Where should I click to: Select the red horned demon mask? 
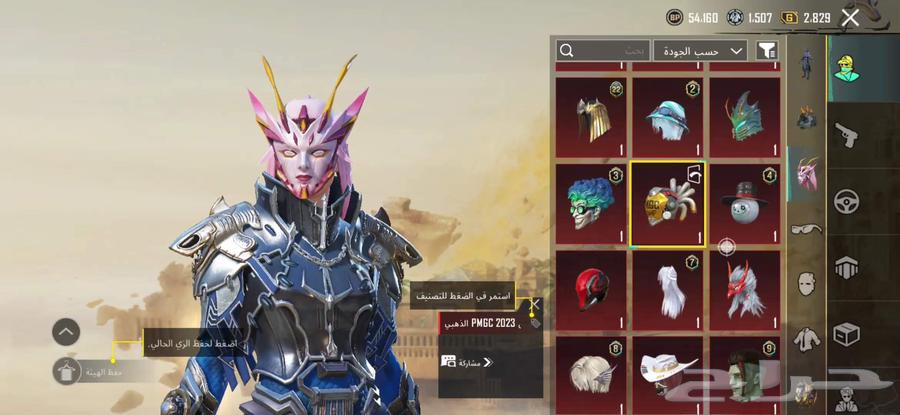point(744,290)
